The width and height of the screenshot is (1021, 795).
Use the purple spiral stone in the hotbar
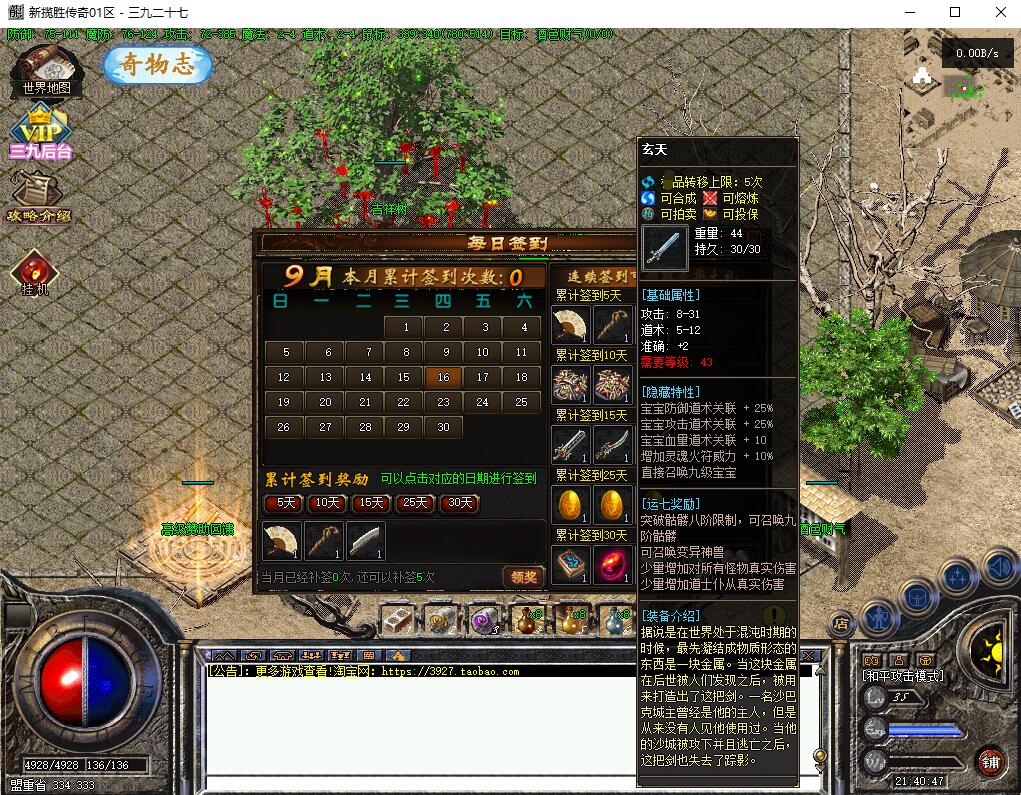click(484, 620)
